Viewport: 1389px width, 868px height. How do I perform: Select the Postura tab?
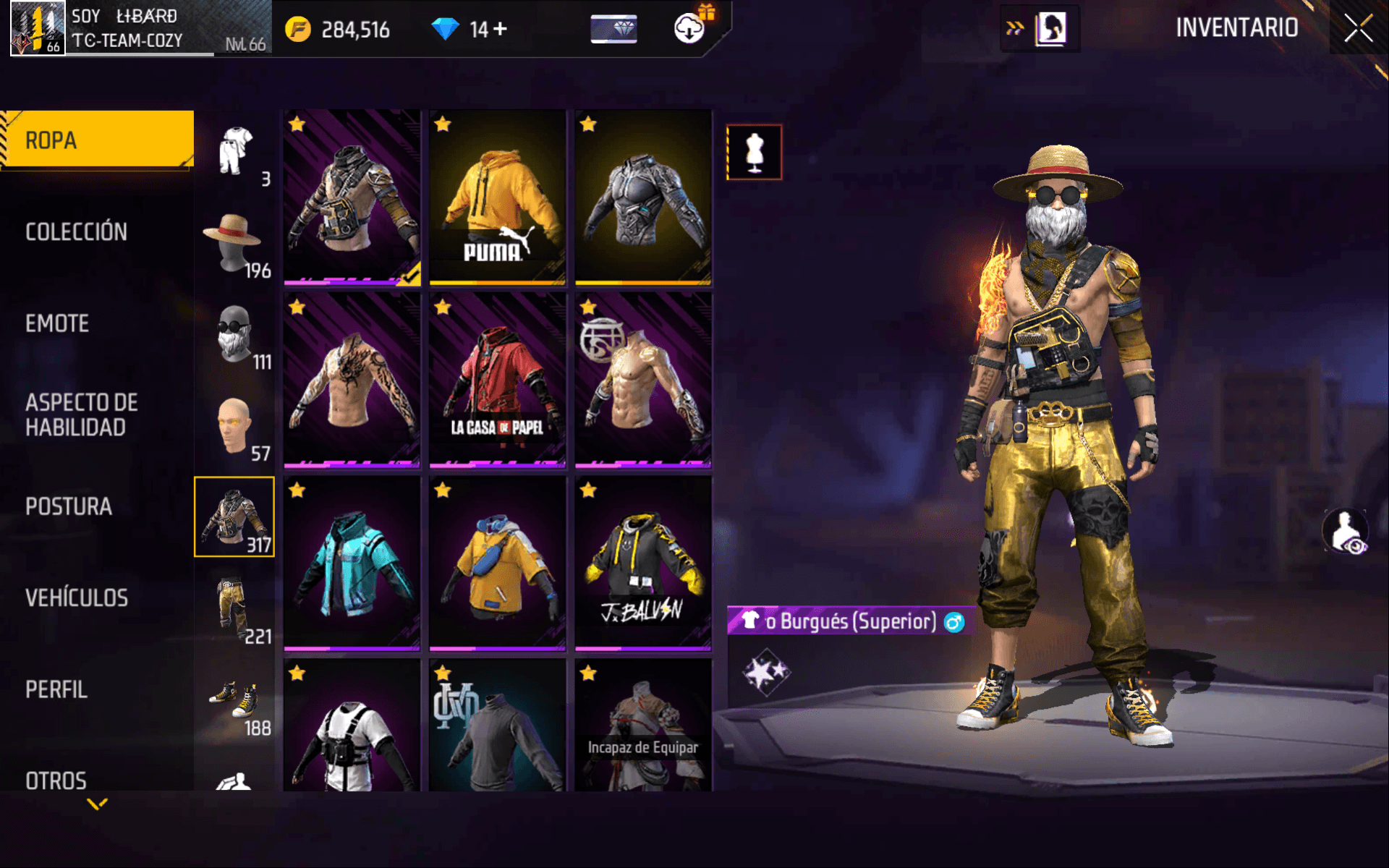(69, 506)
